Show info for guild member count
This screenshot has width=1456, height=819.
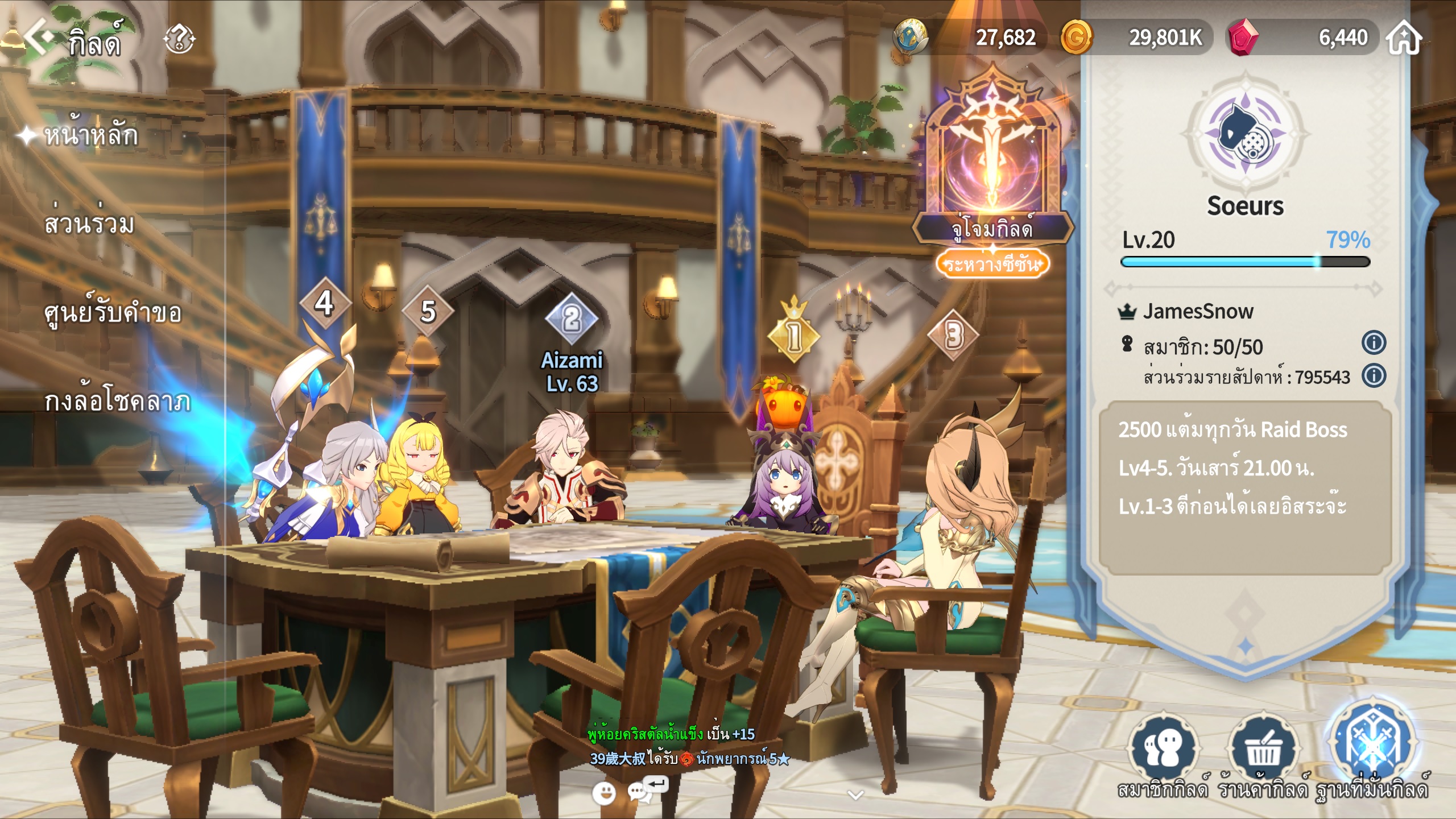(x=1374, y=343)
